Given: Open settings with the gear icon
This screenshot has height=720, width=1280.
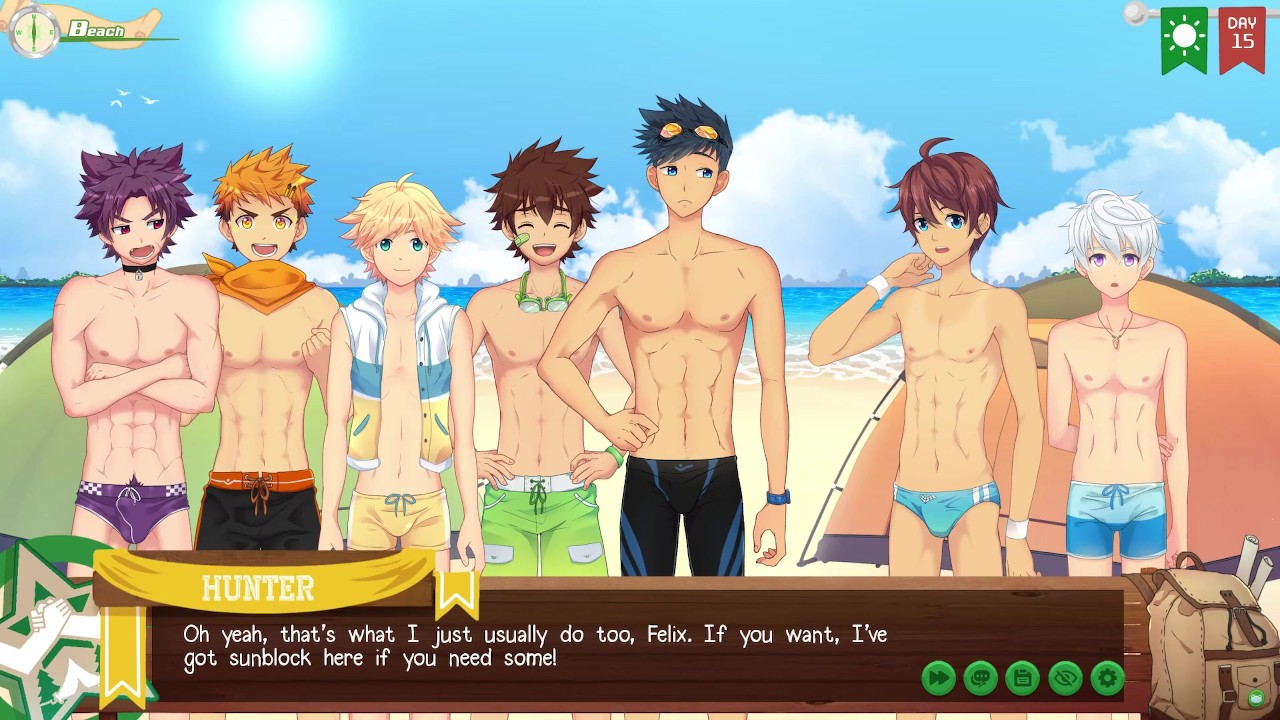Looking at the screenshot, I should [1107, 678].
